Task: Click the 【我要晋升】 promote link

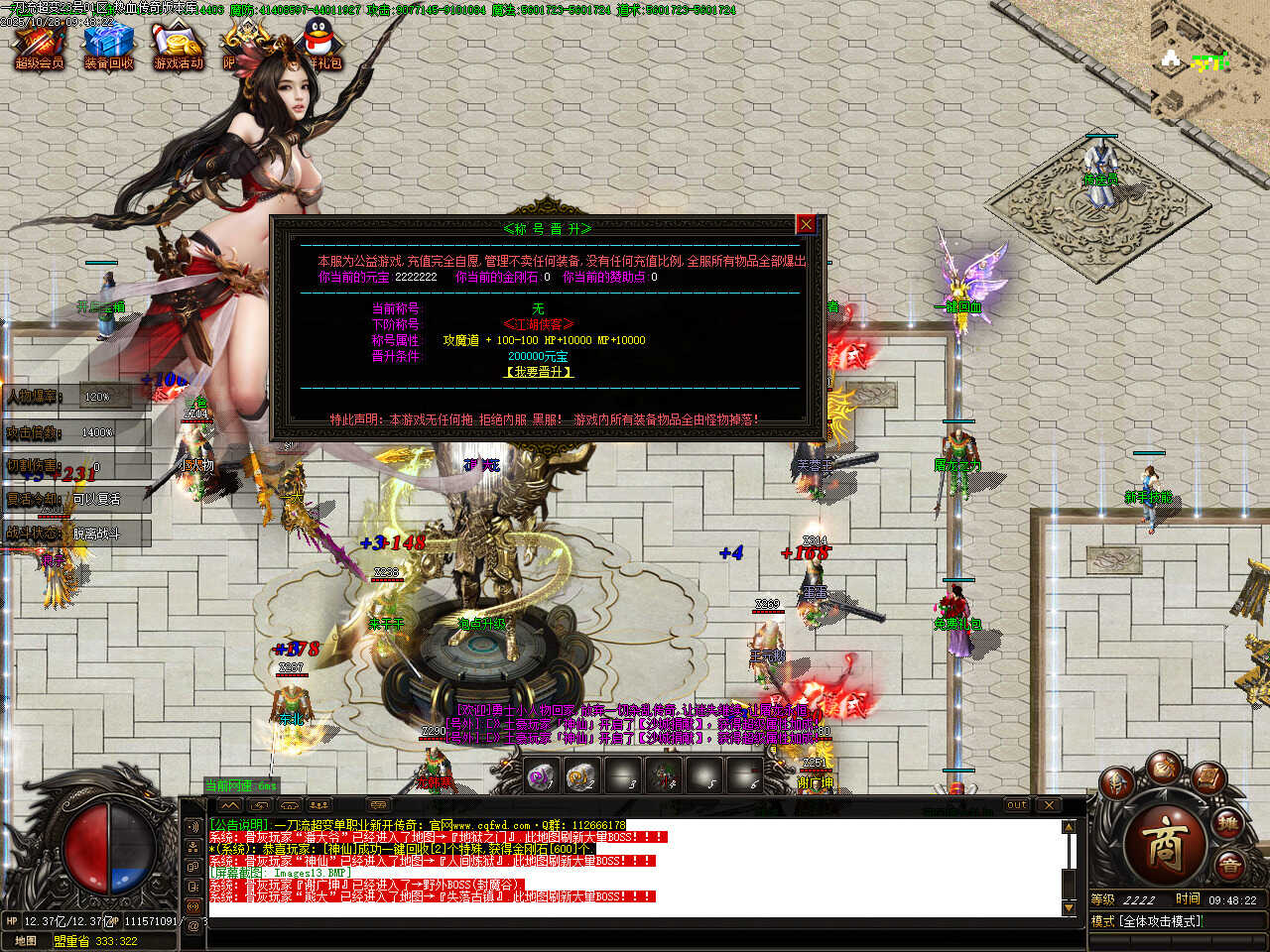Action: pos(539,372)
